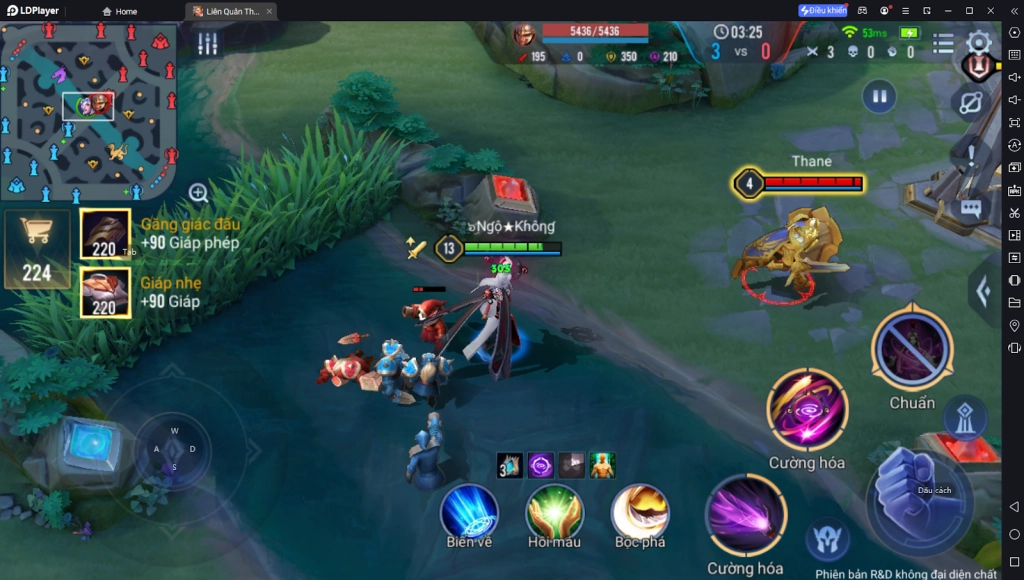Use the Hồi máu heal ability
1024x580 pixels.
[554, 511]
